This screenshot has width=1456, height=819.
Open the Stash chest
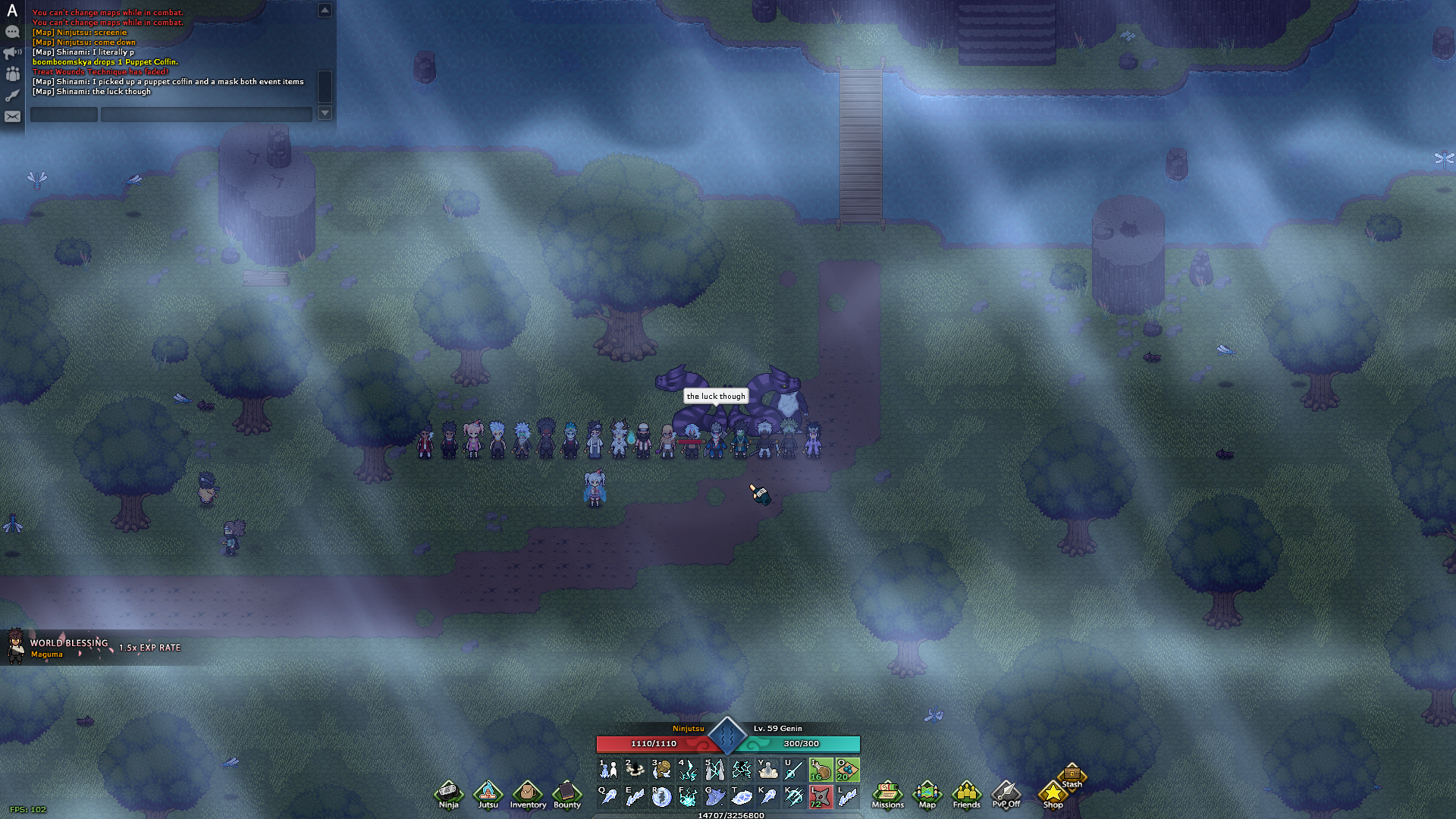click(1072, 775)
